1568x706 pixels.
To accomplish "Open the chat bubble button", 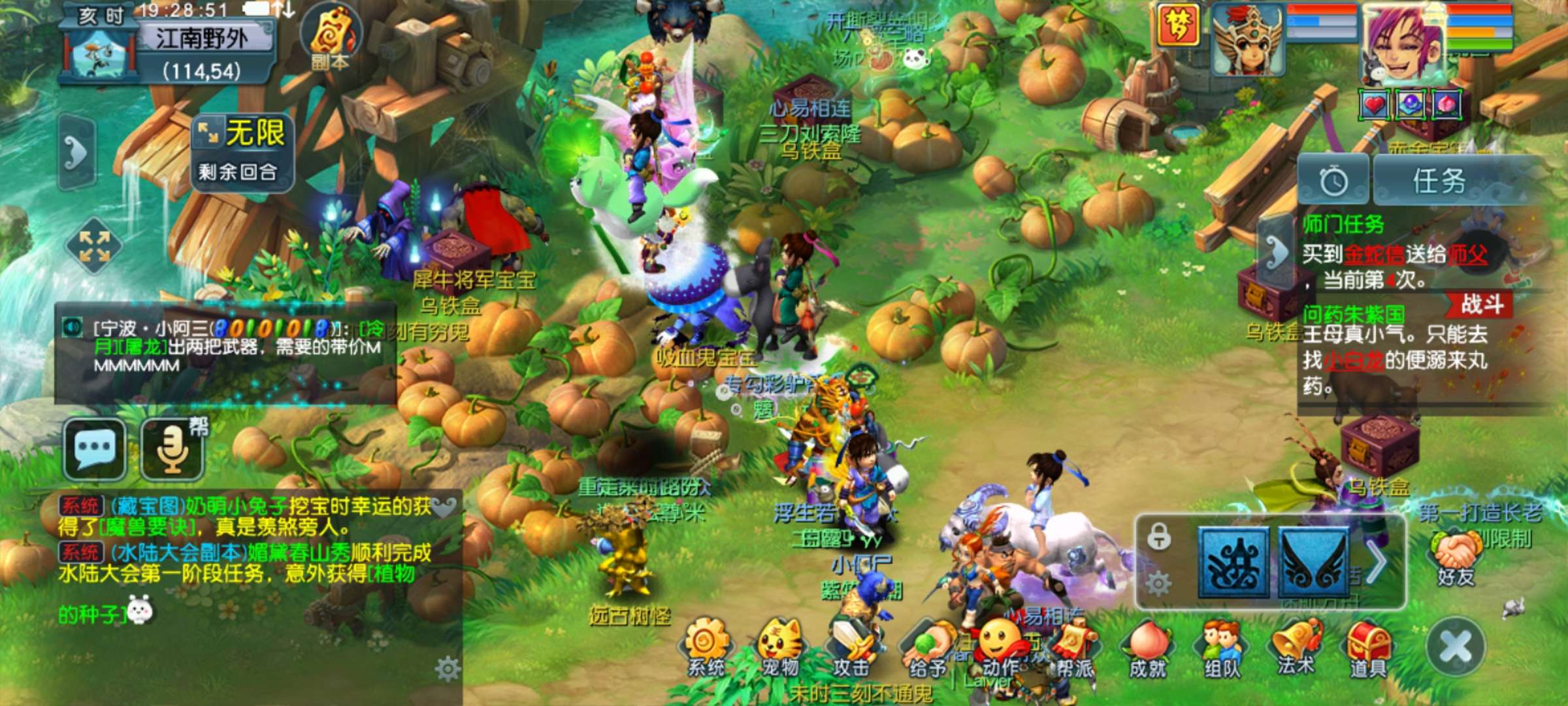I will coord(95,448).
